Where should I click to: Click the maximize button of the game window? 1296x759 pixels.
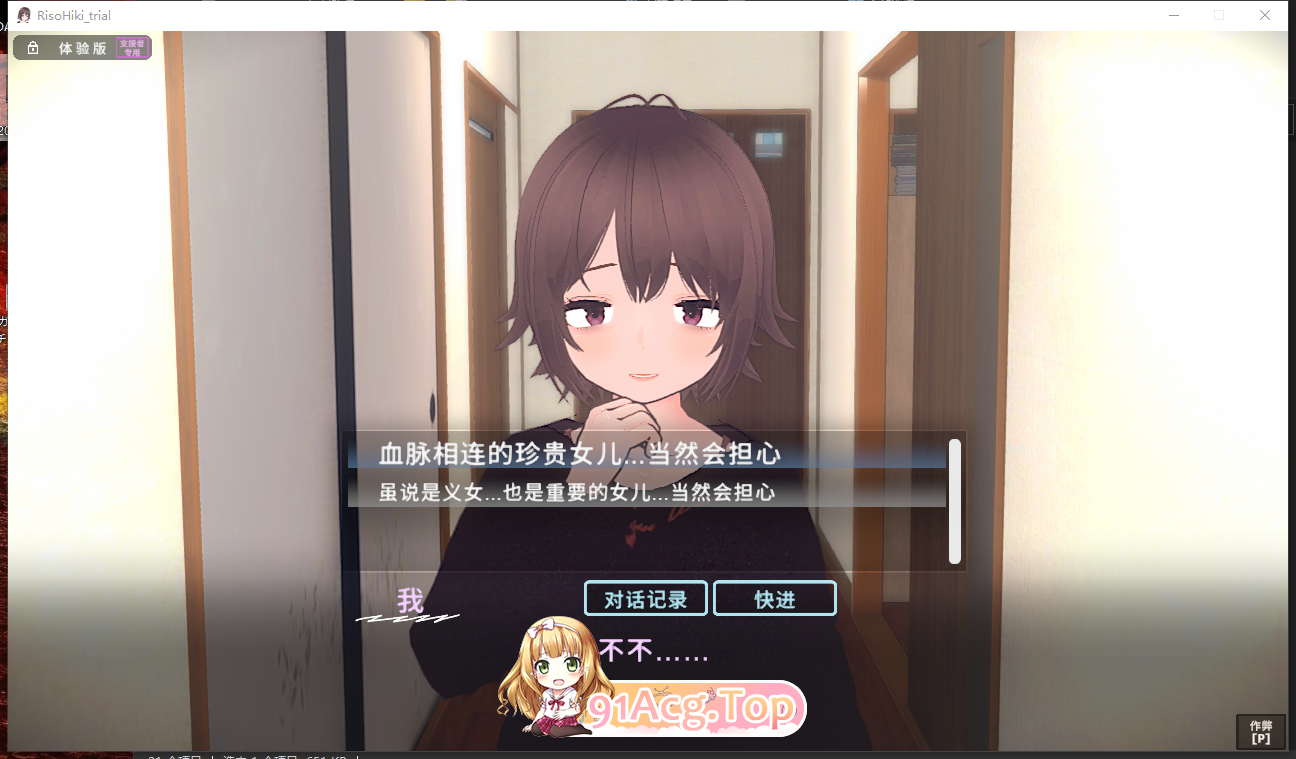point(1218,14)
